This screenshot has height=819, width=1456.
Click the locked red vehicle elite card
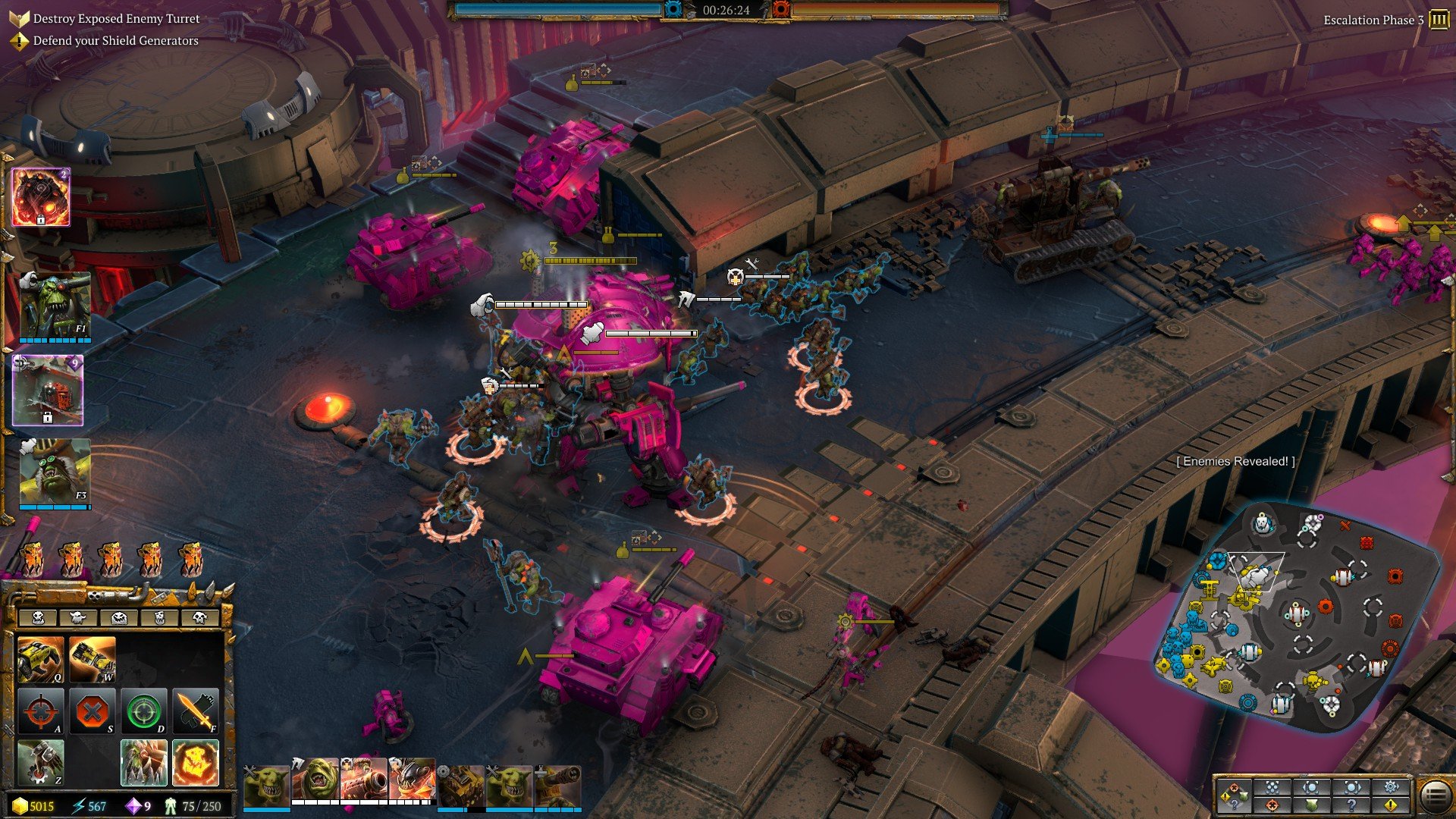point(48,390)
